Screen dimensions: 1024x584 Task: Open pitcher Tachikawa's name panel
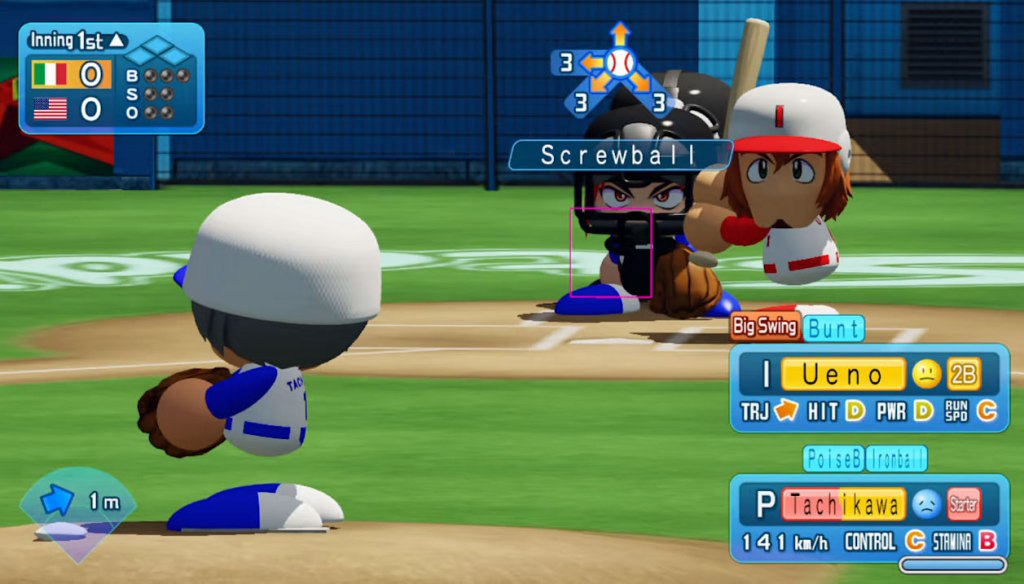843,504
